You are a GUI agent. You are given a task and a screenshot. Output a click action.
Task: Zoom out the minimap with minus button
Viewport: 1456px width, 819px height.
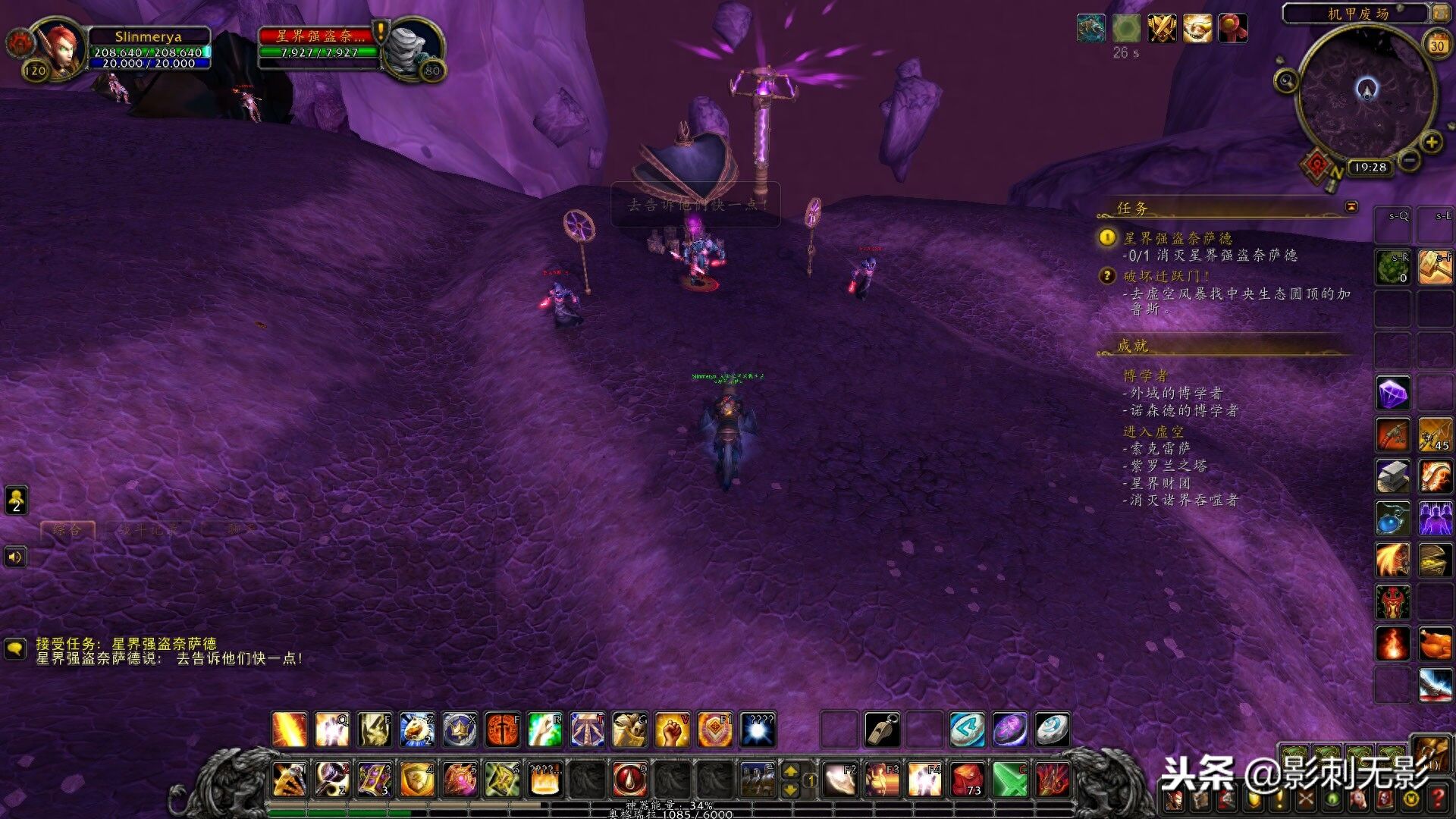click(1409, 160)
